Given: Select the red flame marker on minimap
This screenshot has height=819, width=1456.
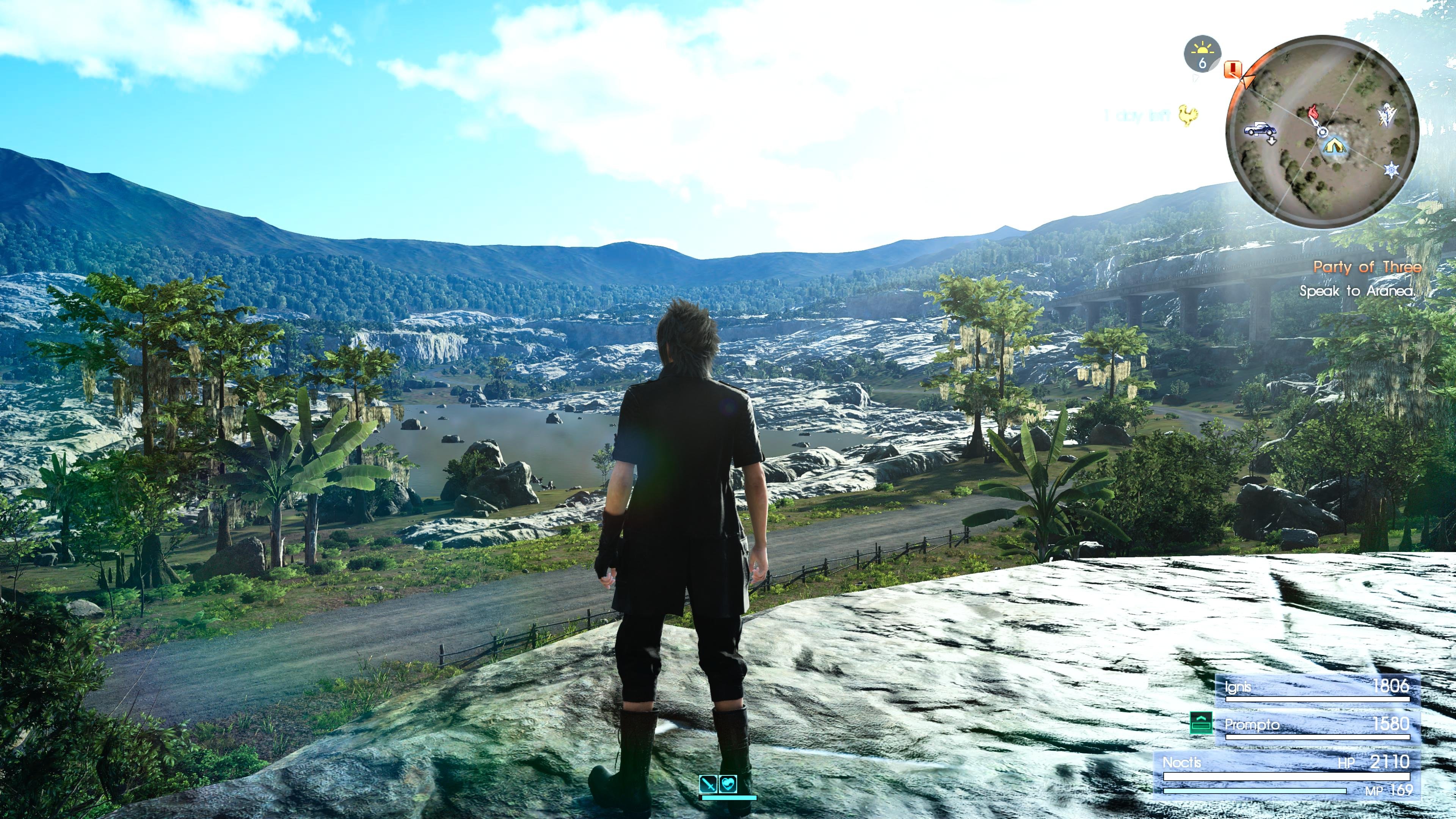Looking at the screenshot, I should pos(1315,112).
